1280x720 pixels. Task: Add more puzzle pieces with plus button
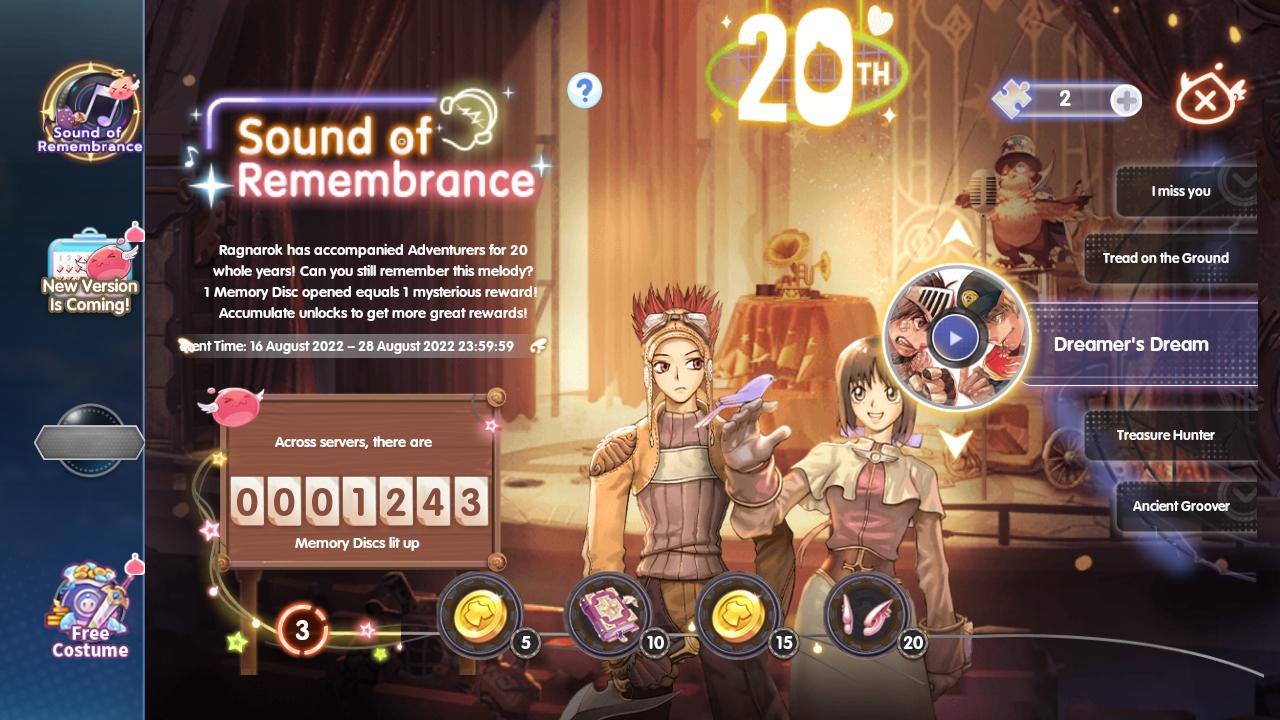[x=1126, y=100]
